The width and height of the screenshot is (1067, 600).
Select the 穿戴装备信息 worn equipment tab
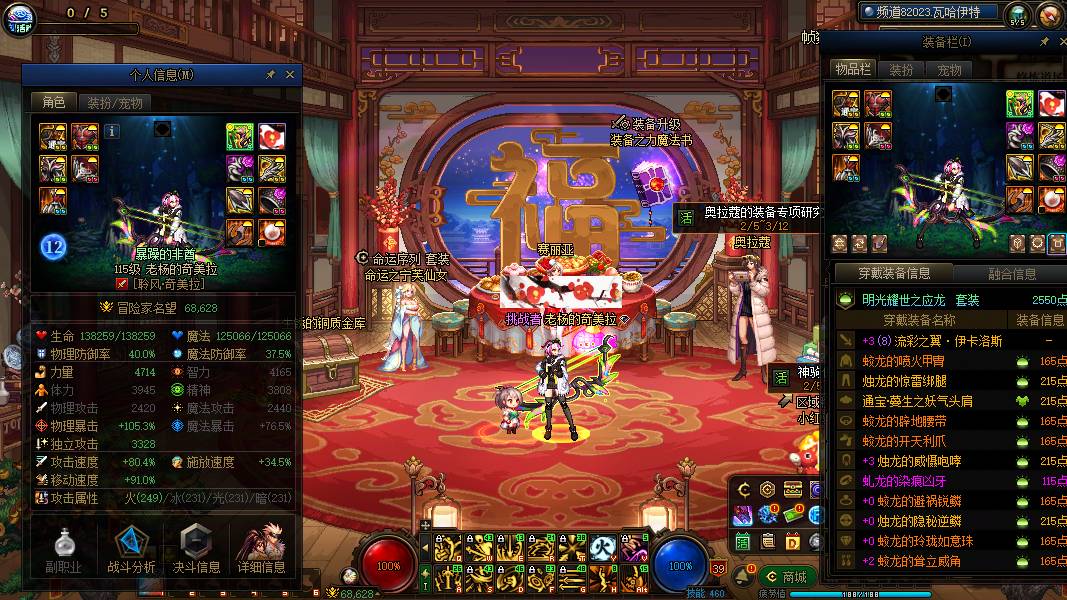[x=894, y=274]
